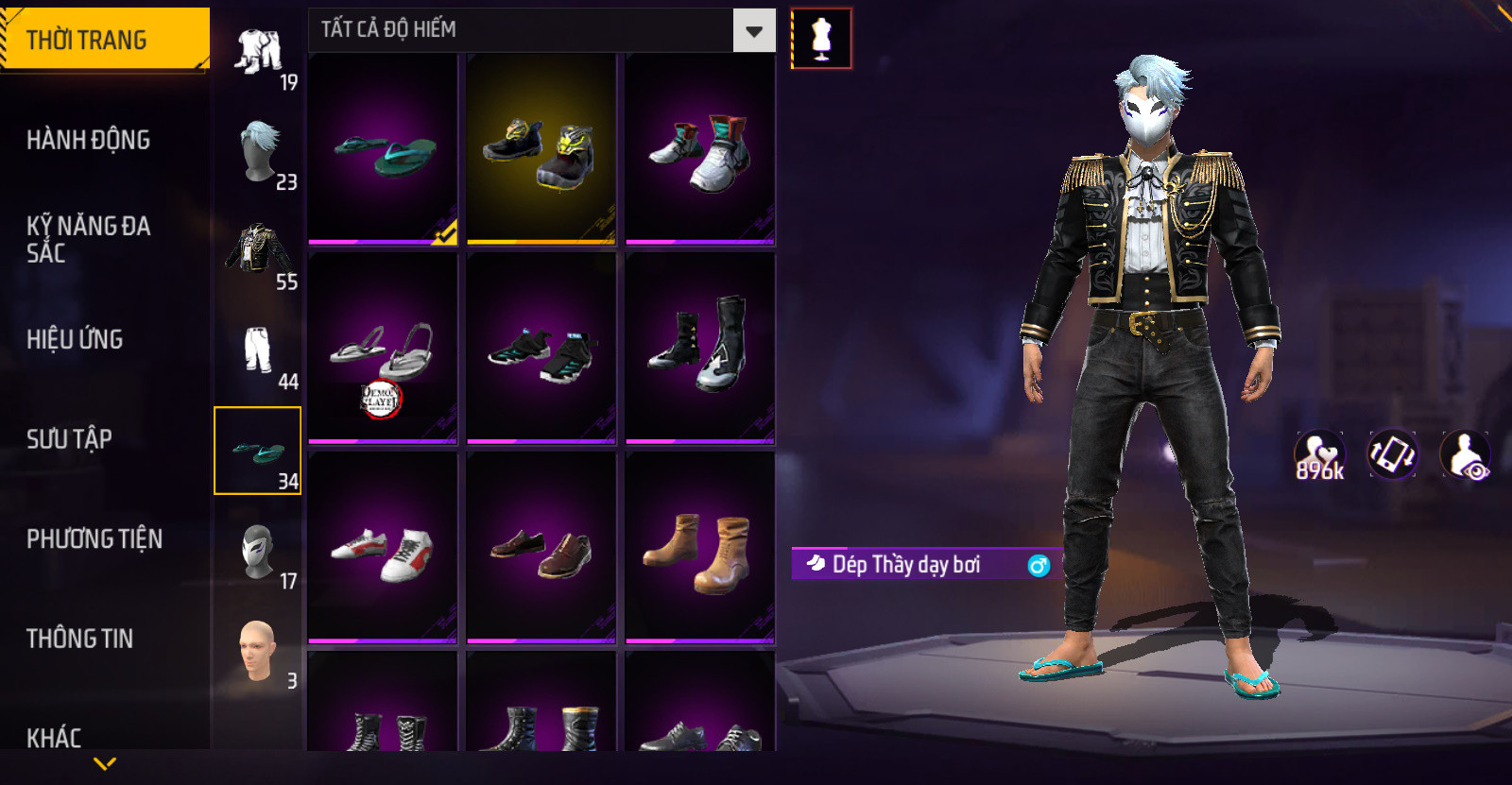This screenshot has width=1512, height=785.
Task: Select the Demon Slayer sandals item
Action: [x=383, y=348]
